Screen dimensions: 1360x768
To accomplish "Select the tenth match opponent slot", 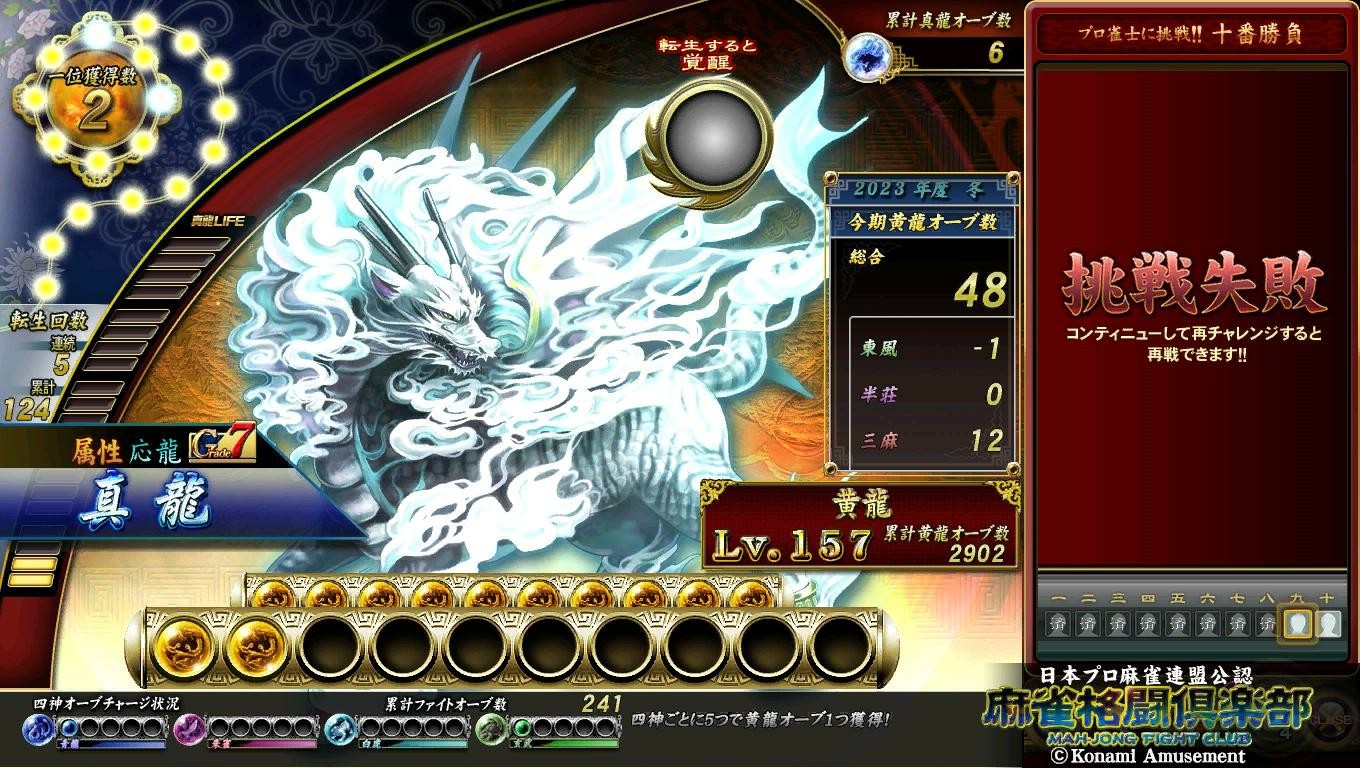I will (x=1328, y=624).
